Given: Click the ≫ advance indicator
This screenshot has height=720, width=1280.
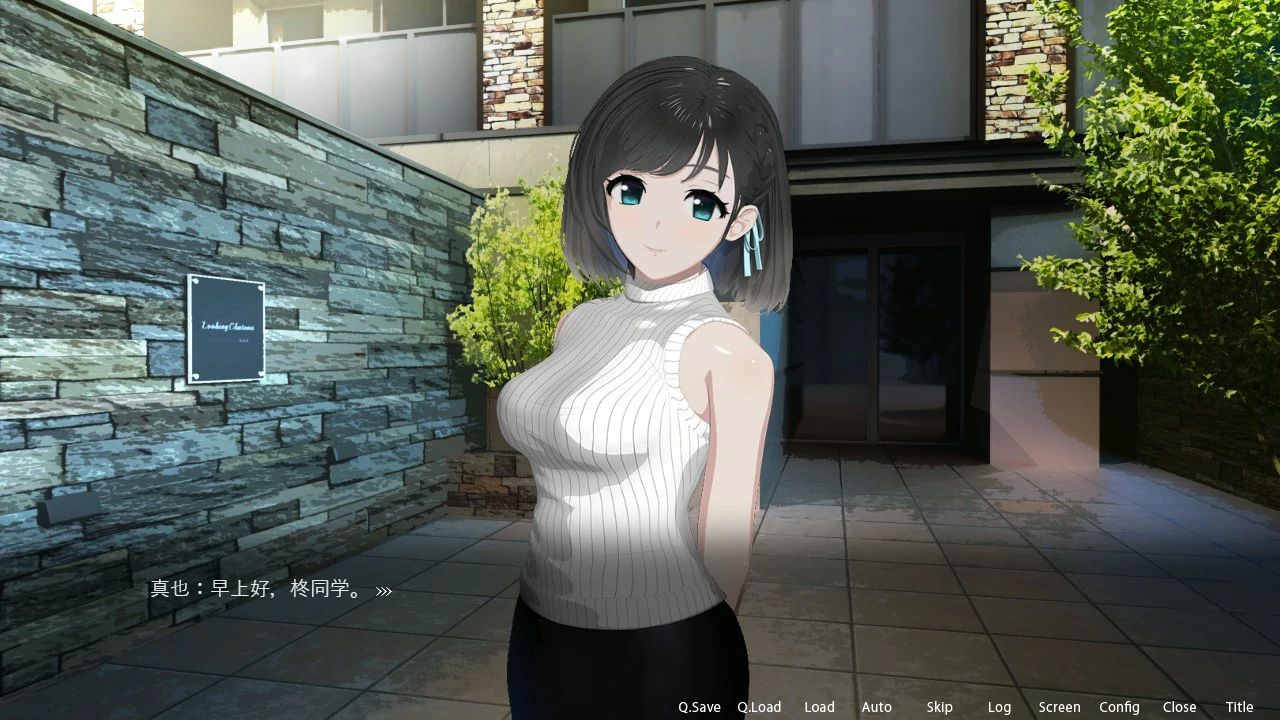Looking at the screenshot, I should coord(383,590).
